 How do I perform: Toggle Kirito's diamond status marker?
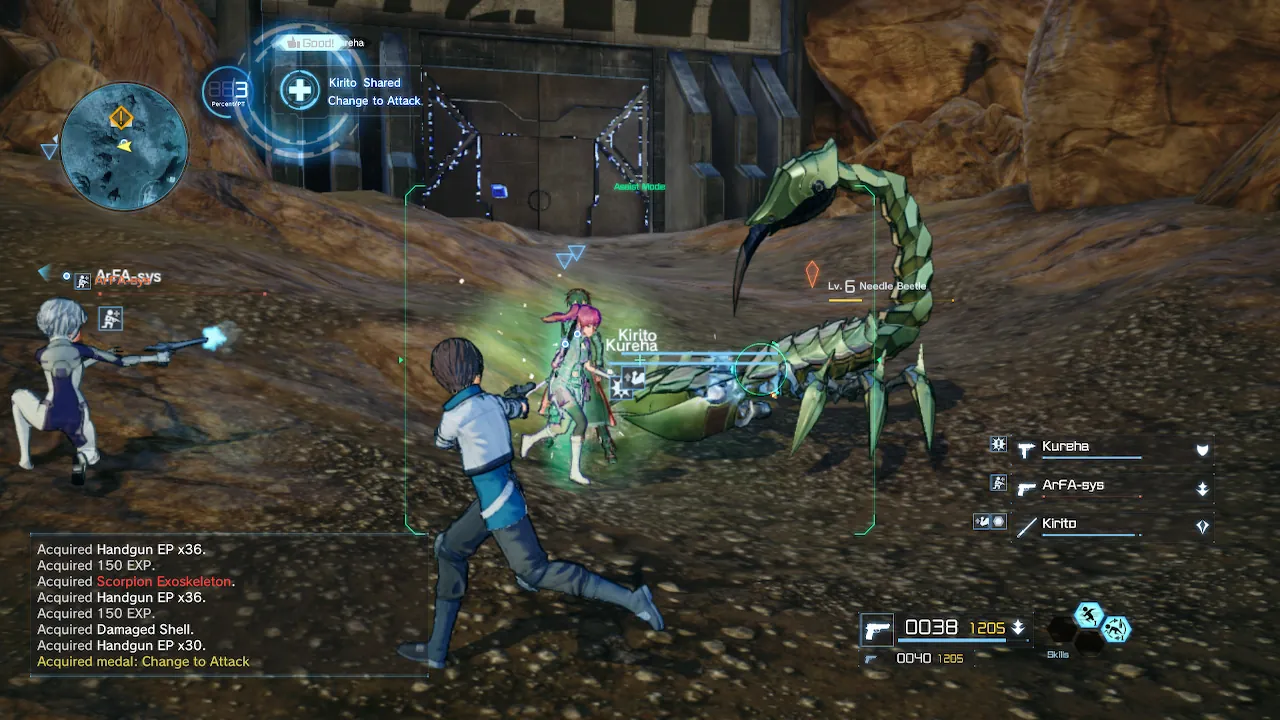tap(1203, 524)
